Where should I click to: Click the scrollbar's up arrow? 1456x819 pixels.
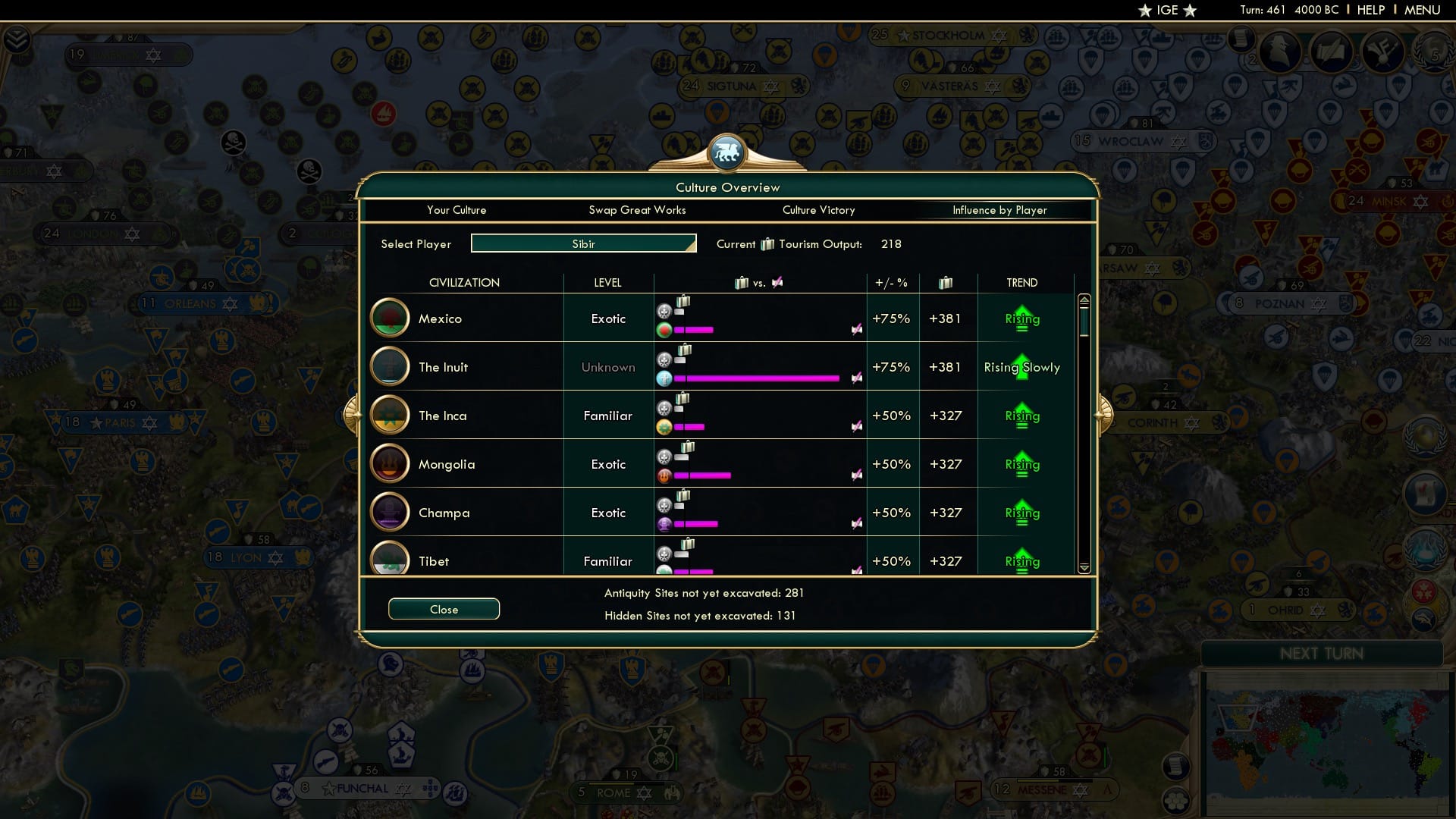pyautogui.click(x=1085, y=300)
